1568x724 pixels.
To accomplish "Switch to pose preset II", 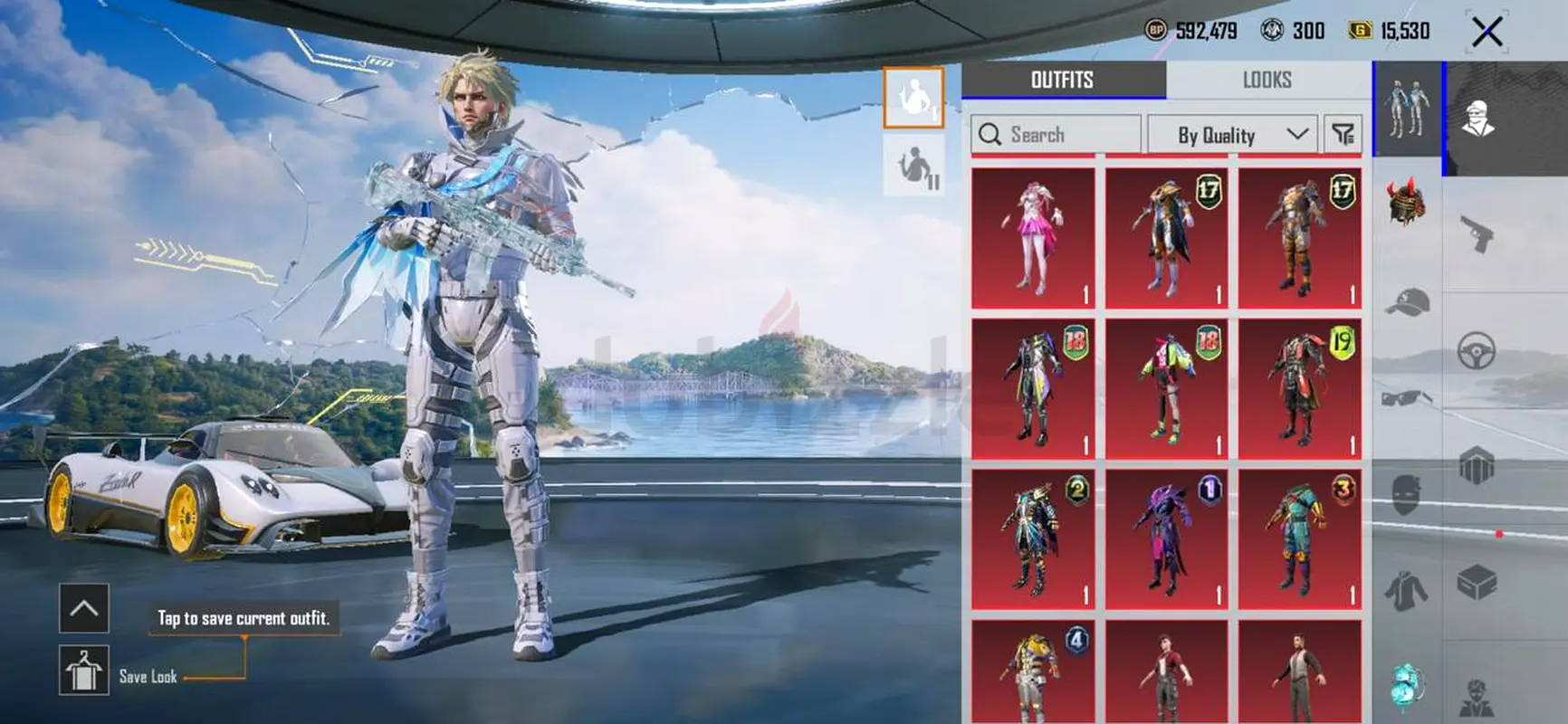I will (913, 166).
